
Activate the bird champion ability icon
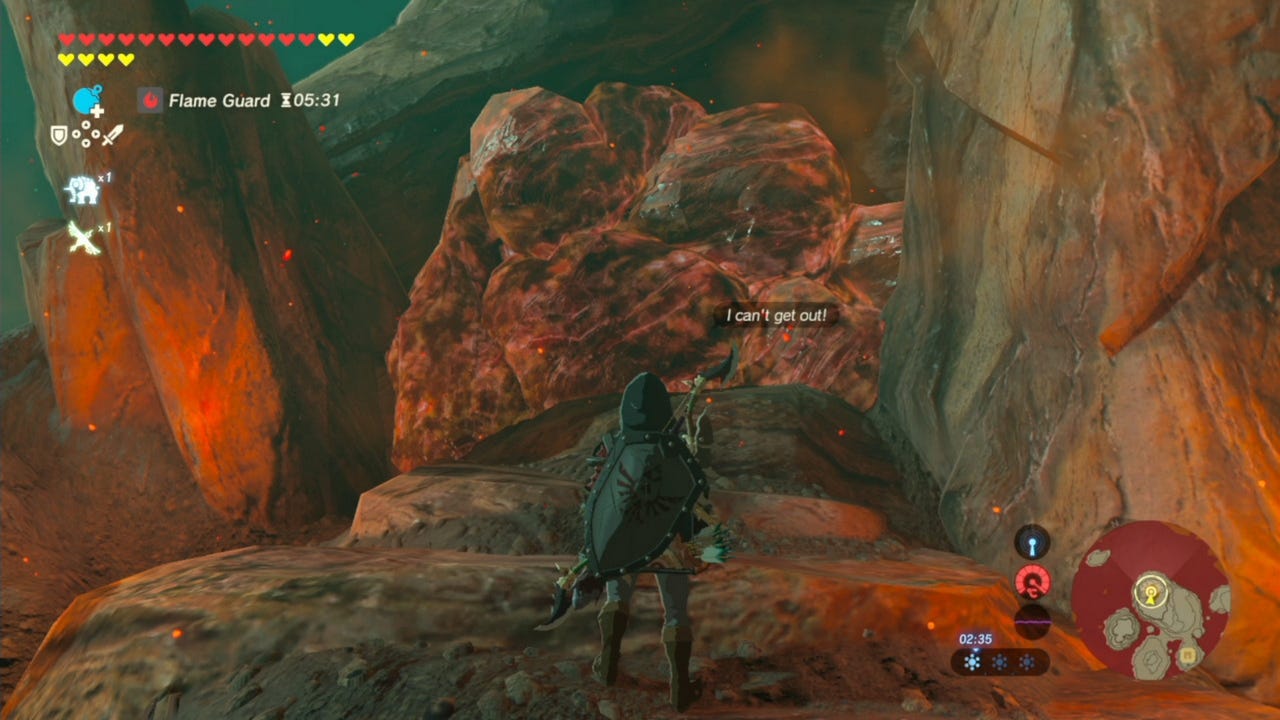(x=82, y=237)
